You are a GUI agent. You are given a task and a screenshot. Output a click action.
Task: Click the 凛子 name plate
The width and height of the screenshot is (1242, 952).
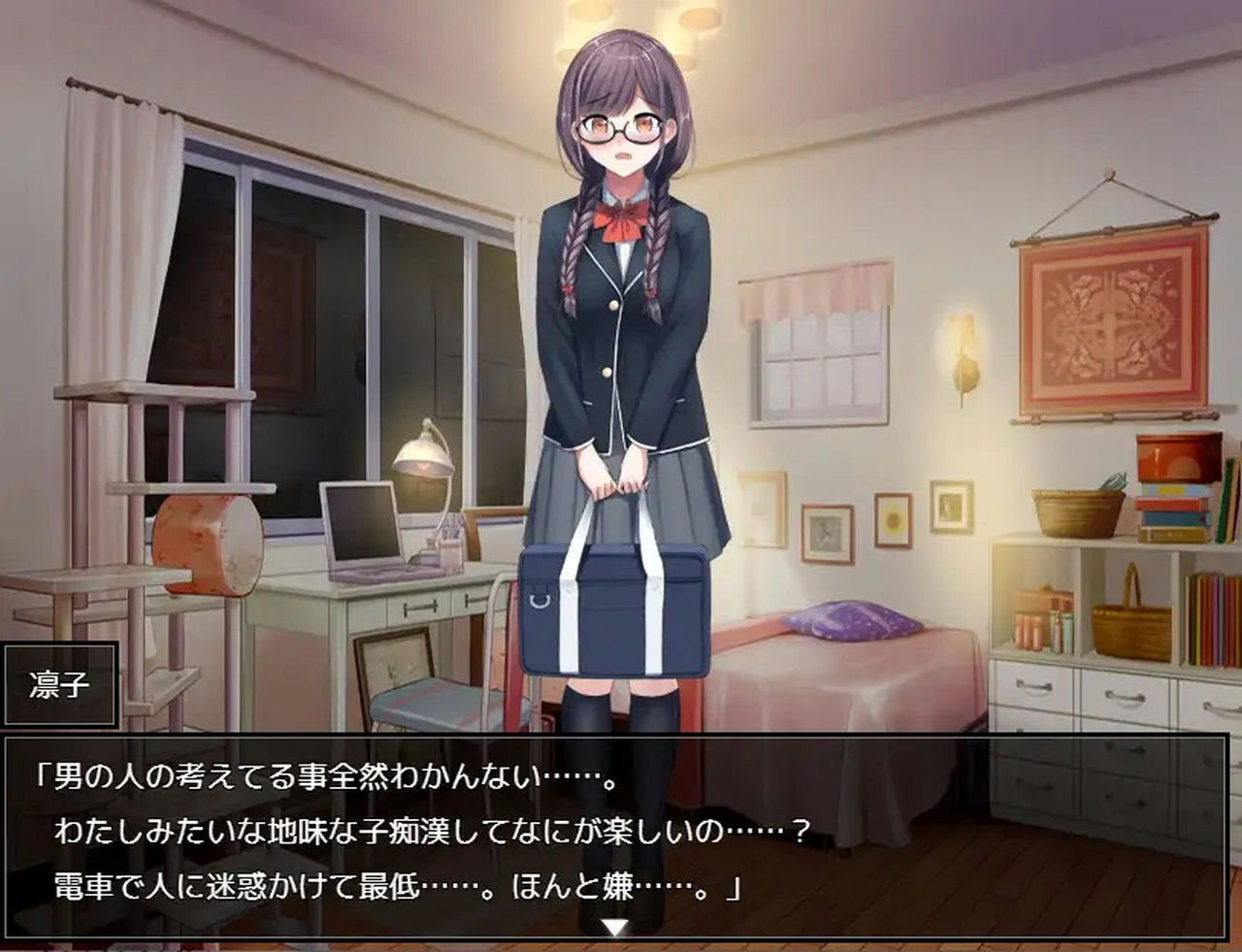point(60,686)
